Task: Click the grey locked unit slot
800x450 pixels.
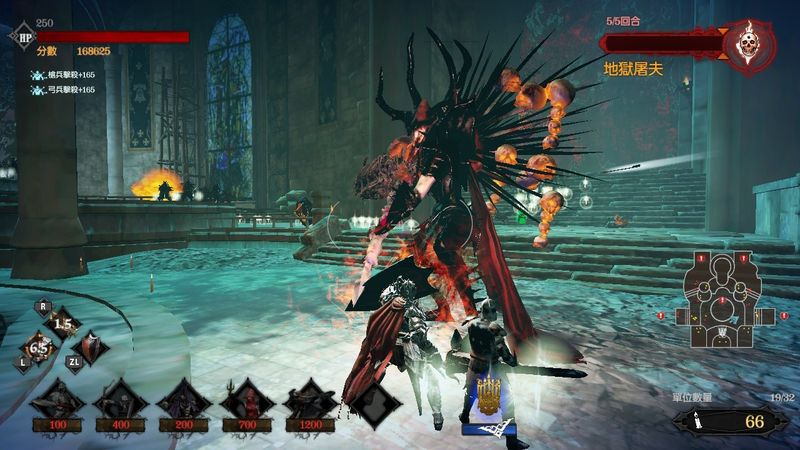Action: click(373, 404)
